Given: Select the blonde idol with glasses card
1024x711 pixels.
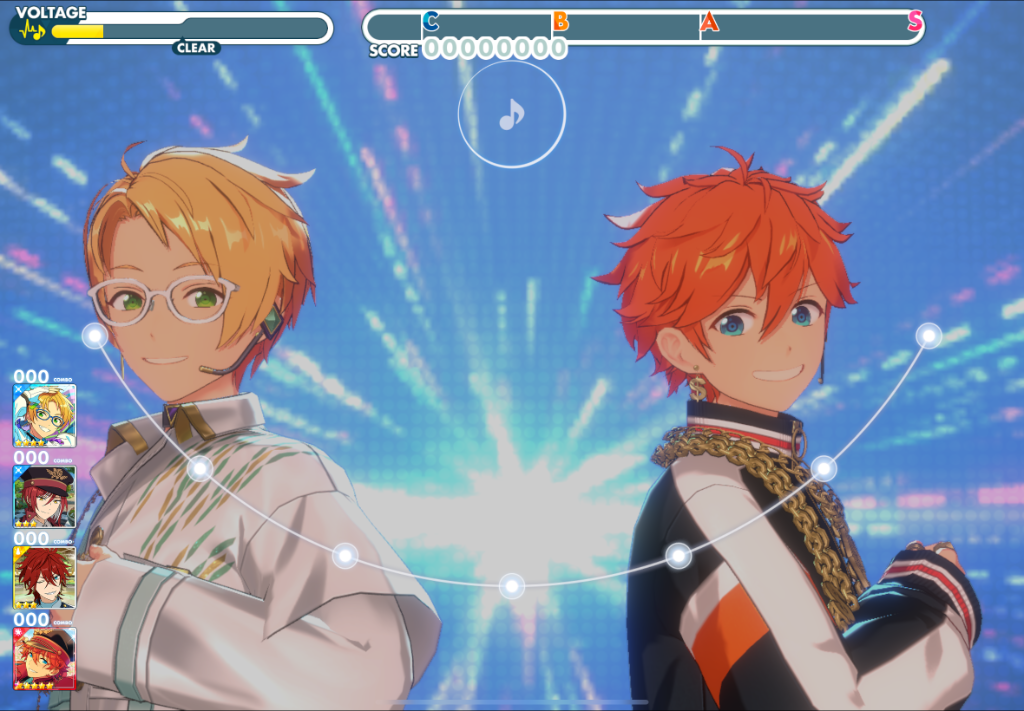Looking at the screenshot, I should [44, 415].
